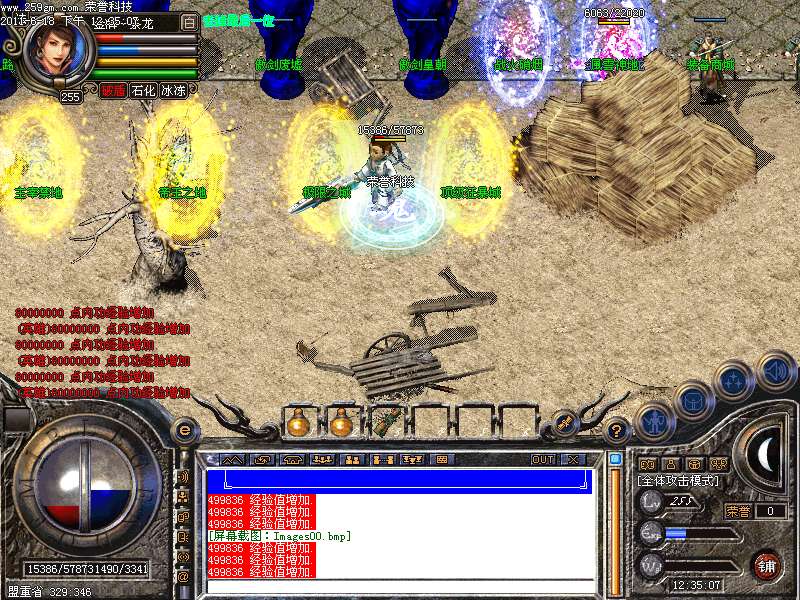Open the character equipment round button
This screenshot has height=600, width=800.
(654, 423)
